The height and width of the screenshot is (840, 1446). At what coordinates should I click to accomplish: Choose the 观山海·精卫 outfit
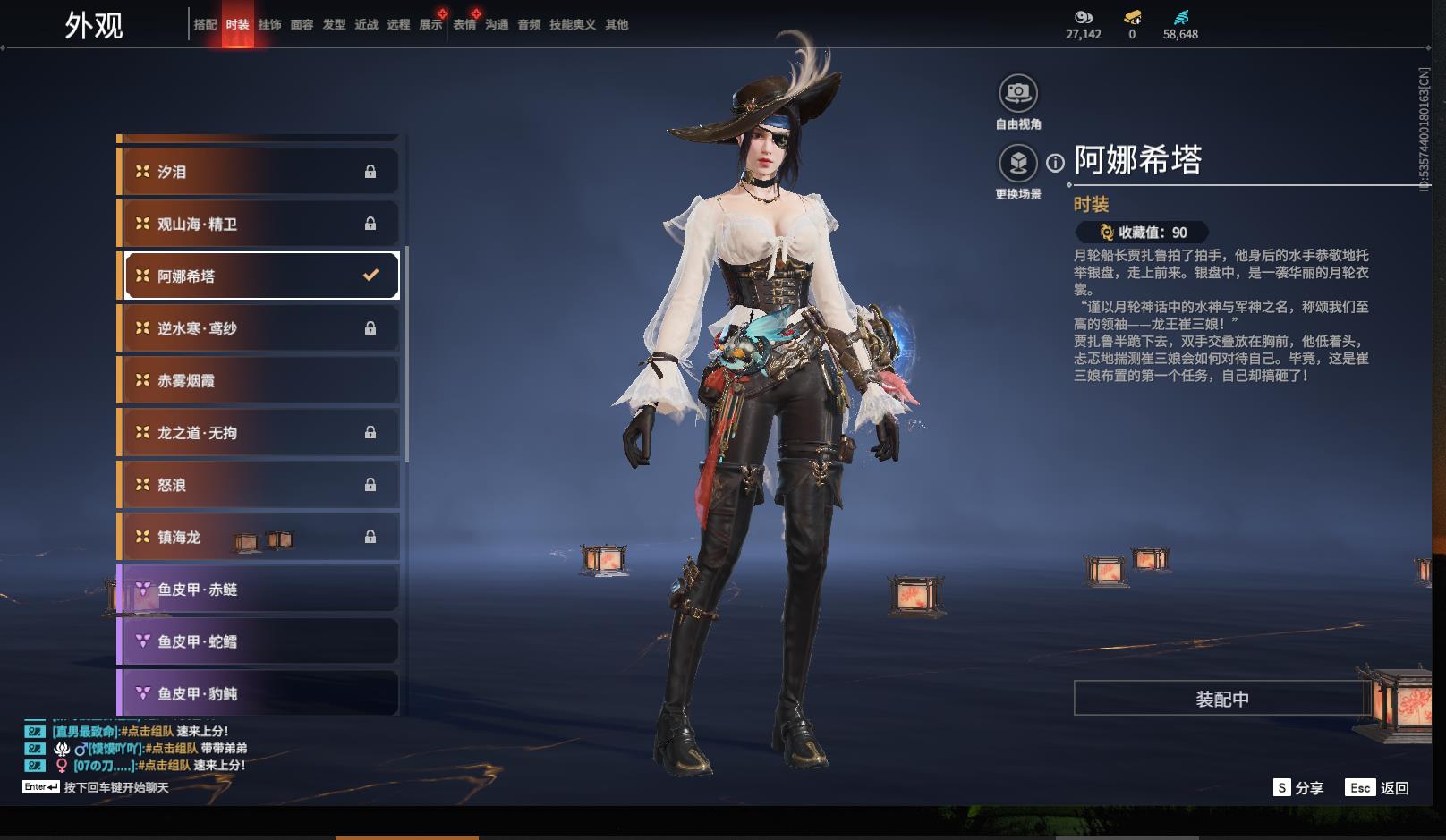pos(259,224)
